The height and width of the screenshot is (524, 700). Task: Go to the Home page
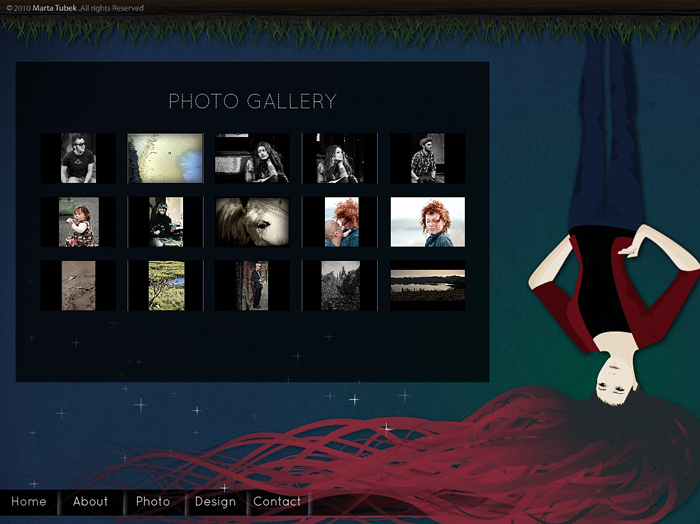29,502
